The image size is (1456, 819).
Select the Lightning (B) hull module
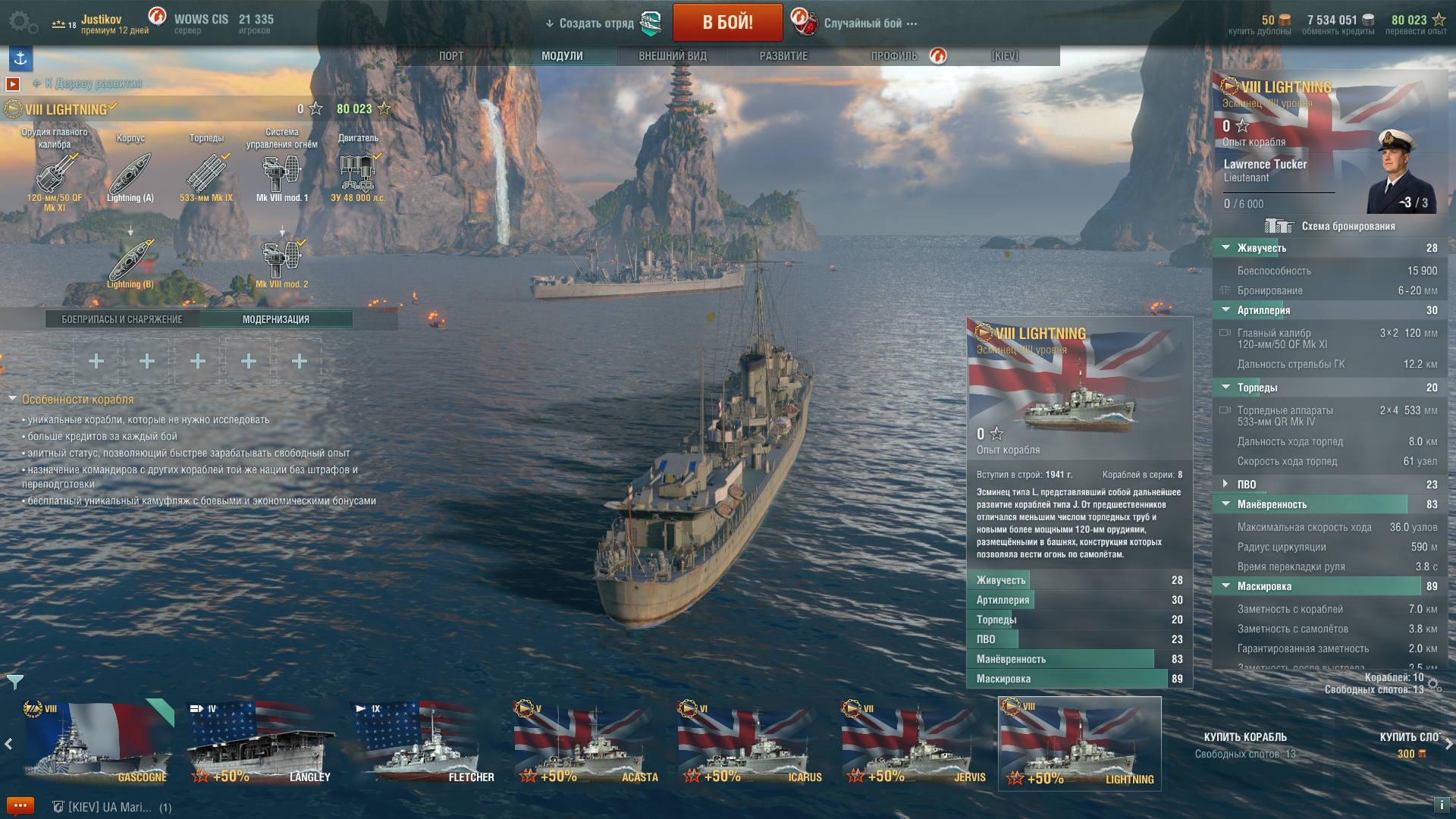130,262
